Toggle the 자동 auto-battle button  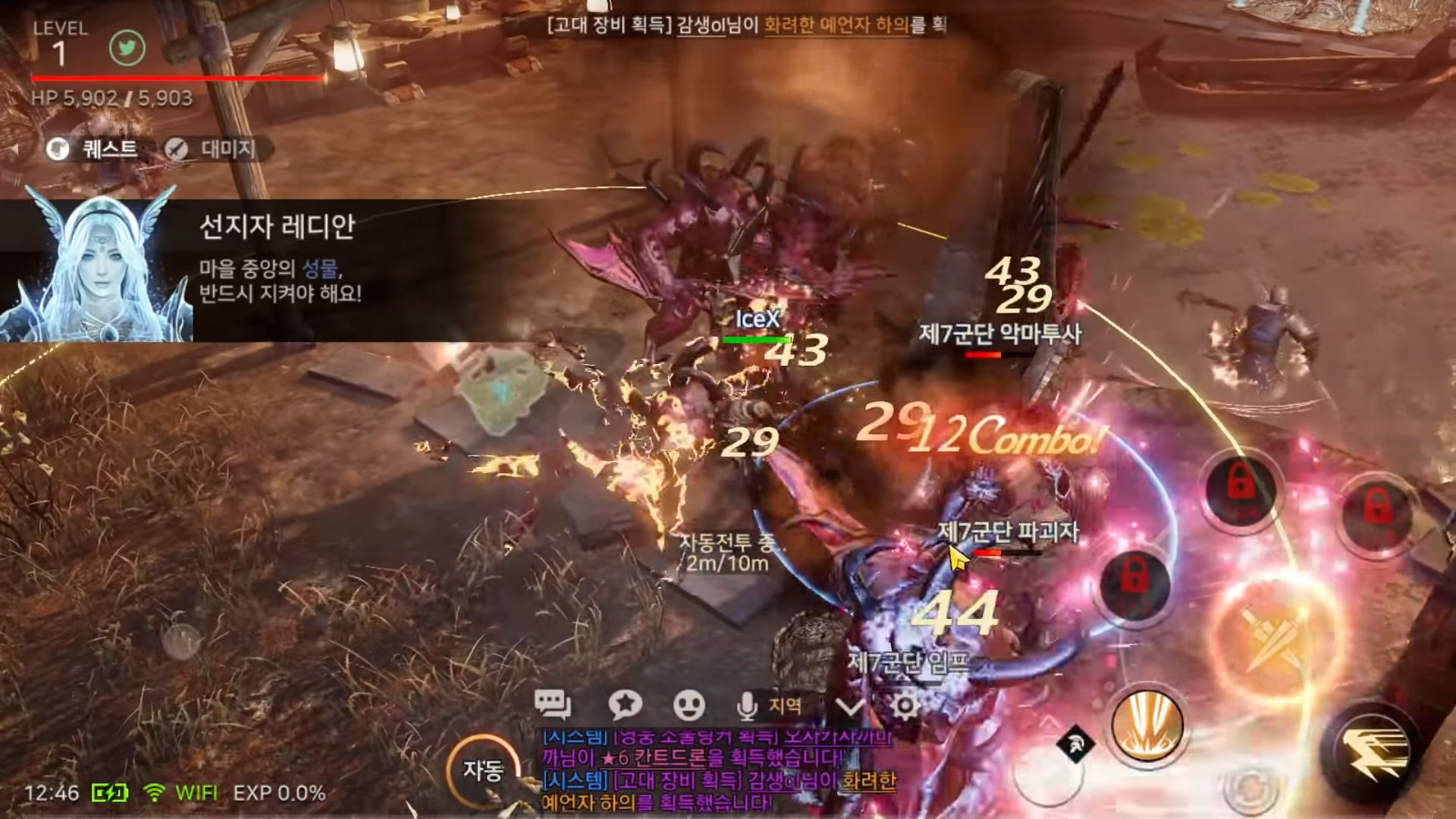point(483,770)
